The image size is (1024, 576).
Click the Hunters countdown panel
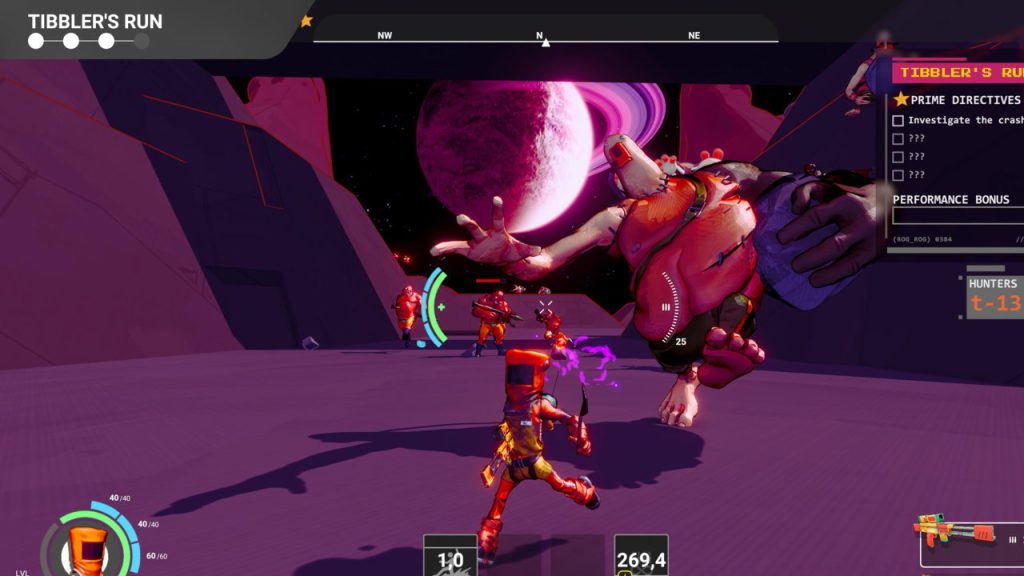[995, 297]
